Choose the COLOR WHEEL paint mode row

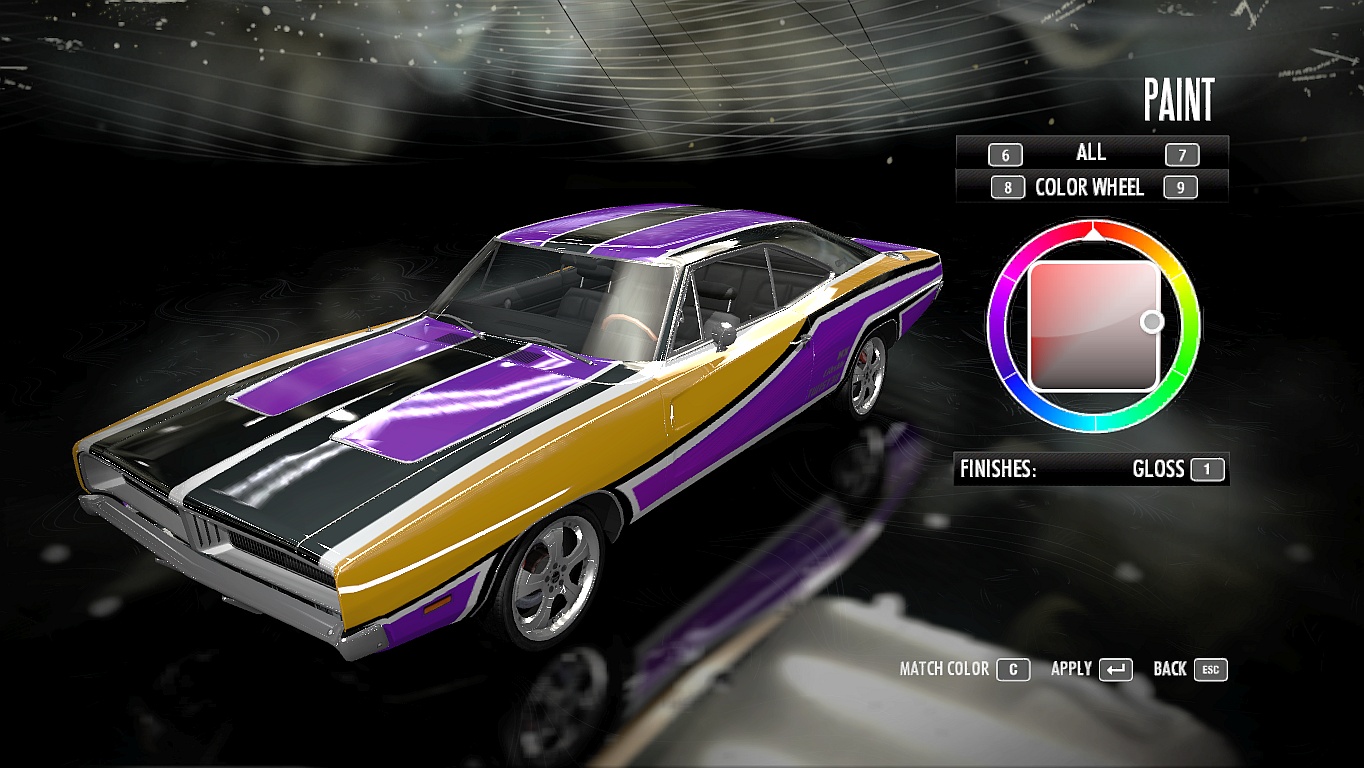pos(1090,187)
